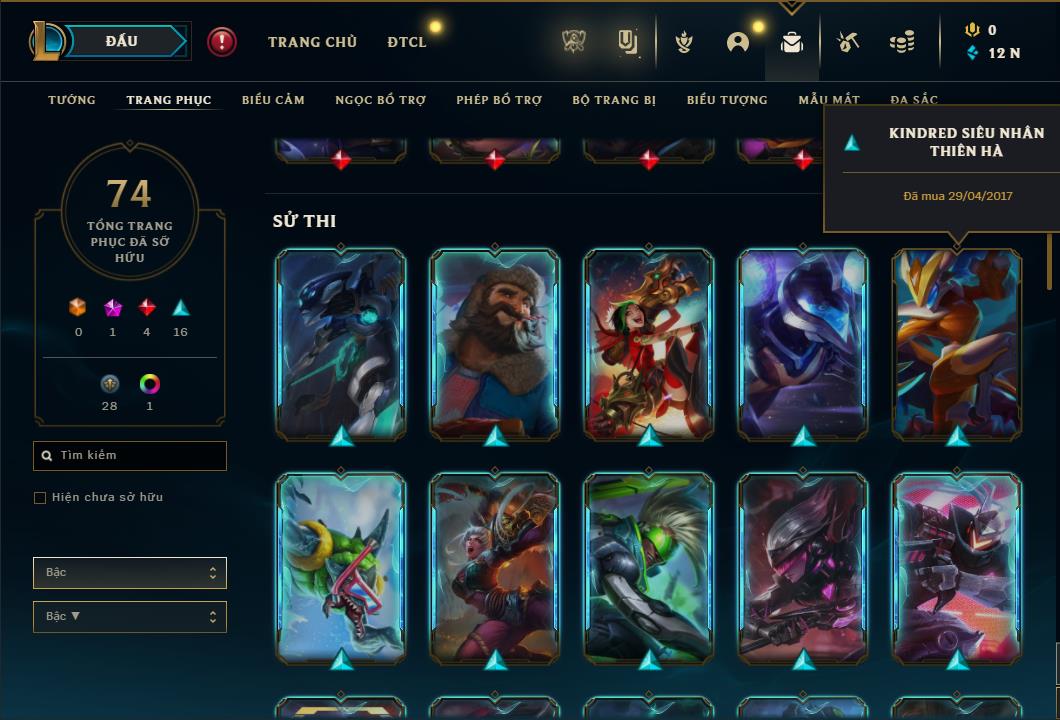Select the bearded Gragas skin card
Image resolution: width=1060 pixels, height=720 pixels.
click(x=495, y=343)
